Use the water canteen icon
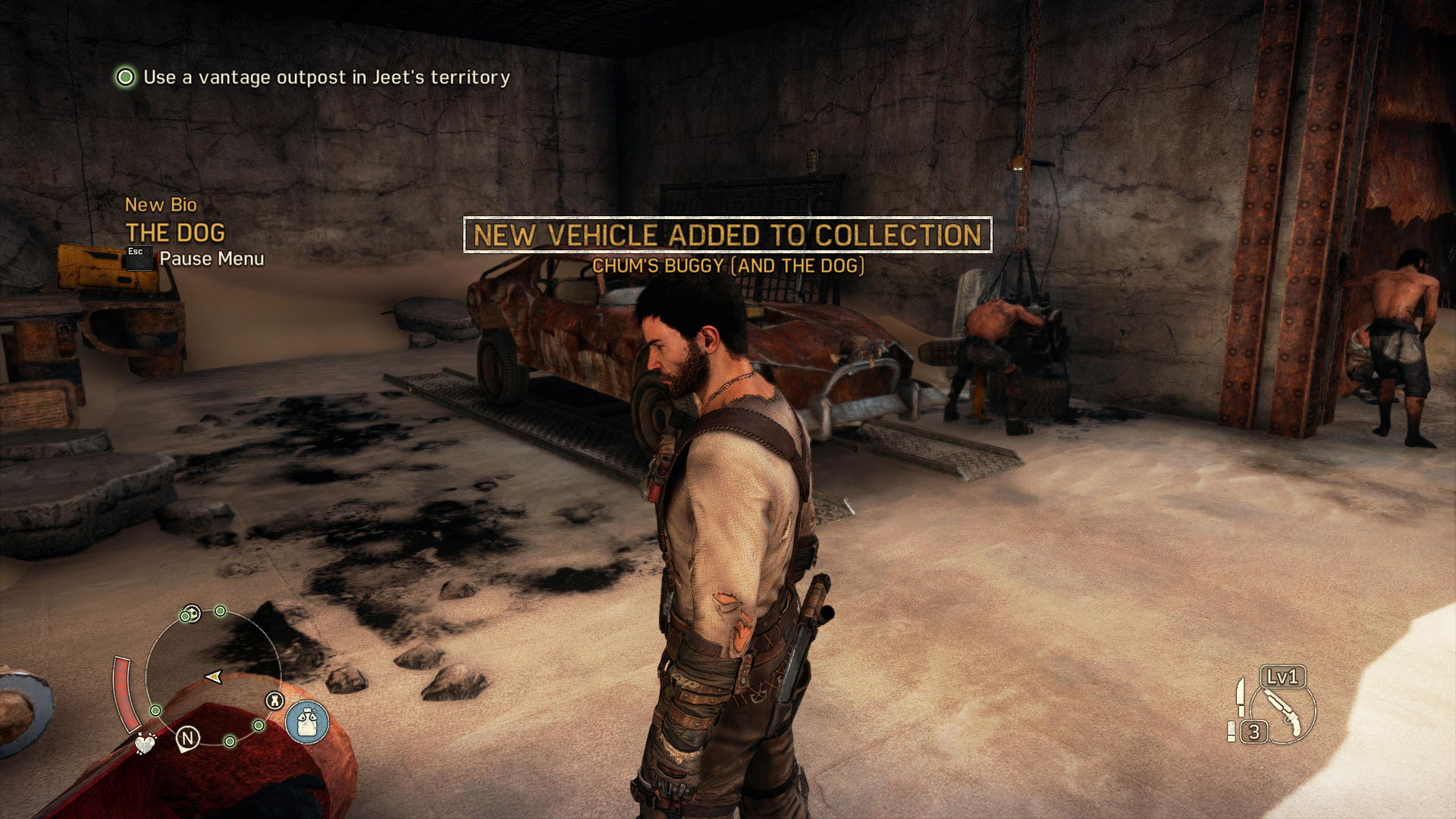Viewport: 1456px width, 819px height. [x=307, y=721]
